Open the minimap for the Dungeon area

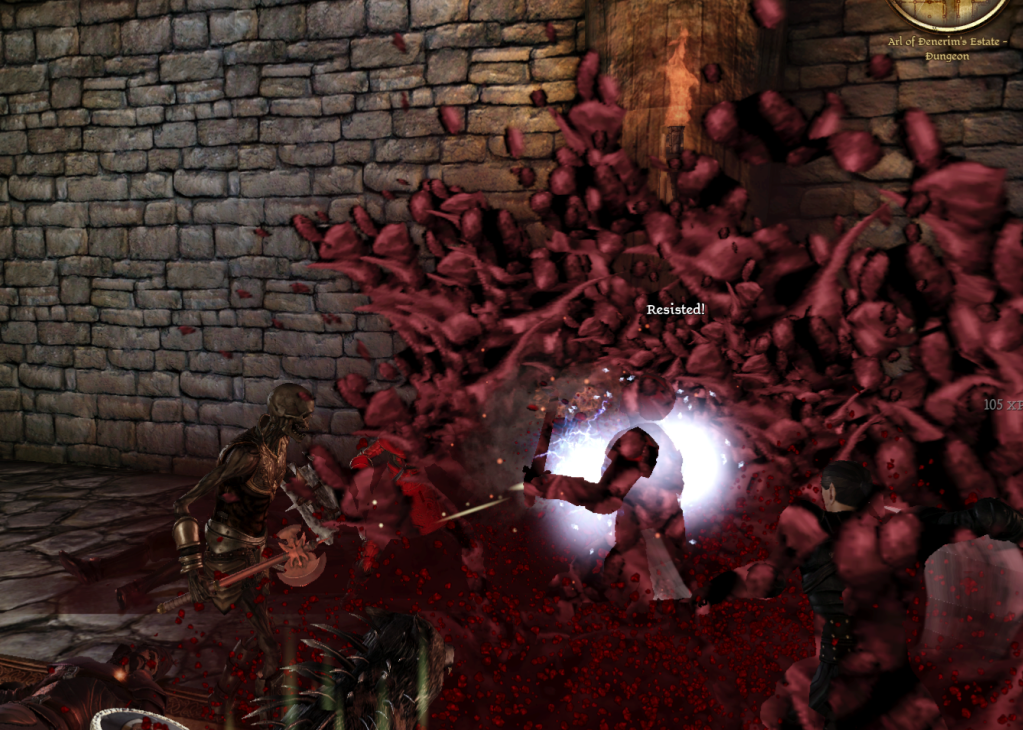(948, 10)
